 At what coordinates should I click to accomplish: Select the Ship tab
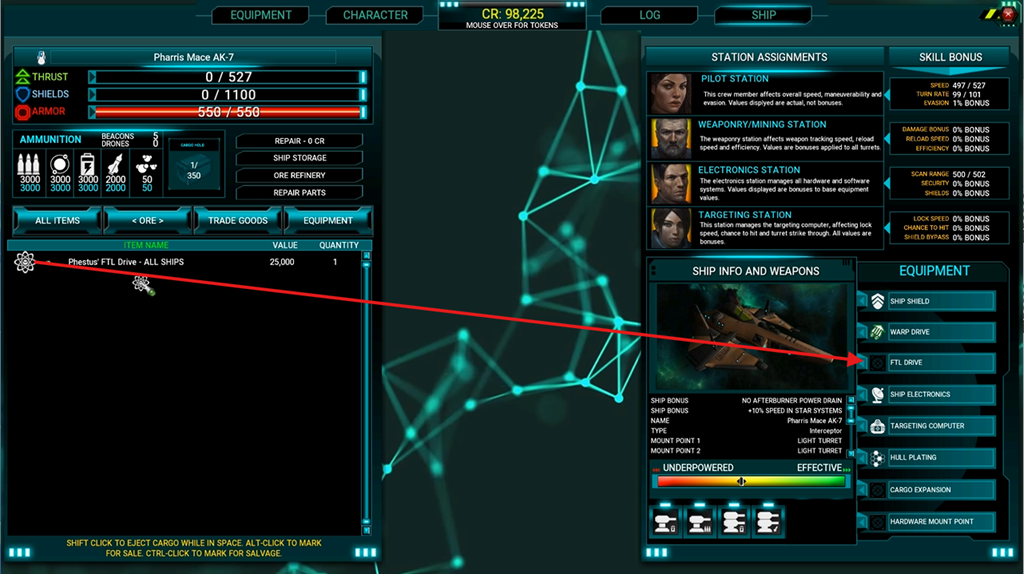[763, 15]
